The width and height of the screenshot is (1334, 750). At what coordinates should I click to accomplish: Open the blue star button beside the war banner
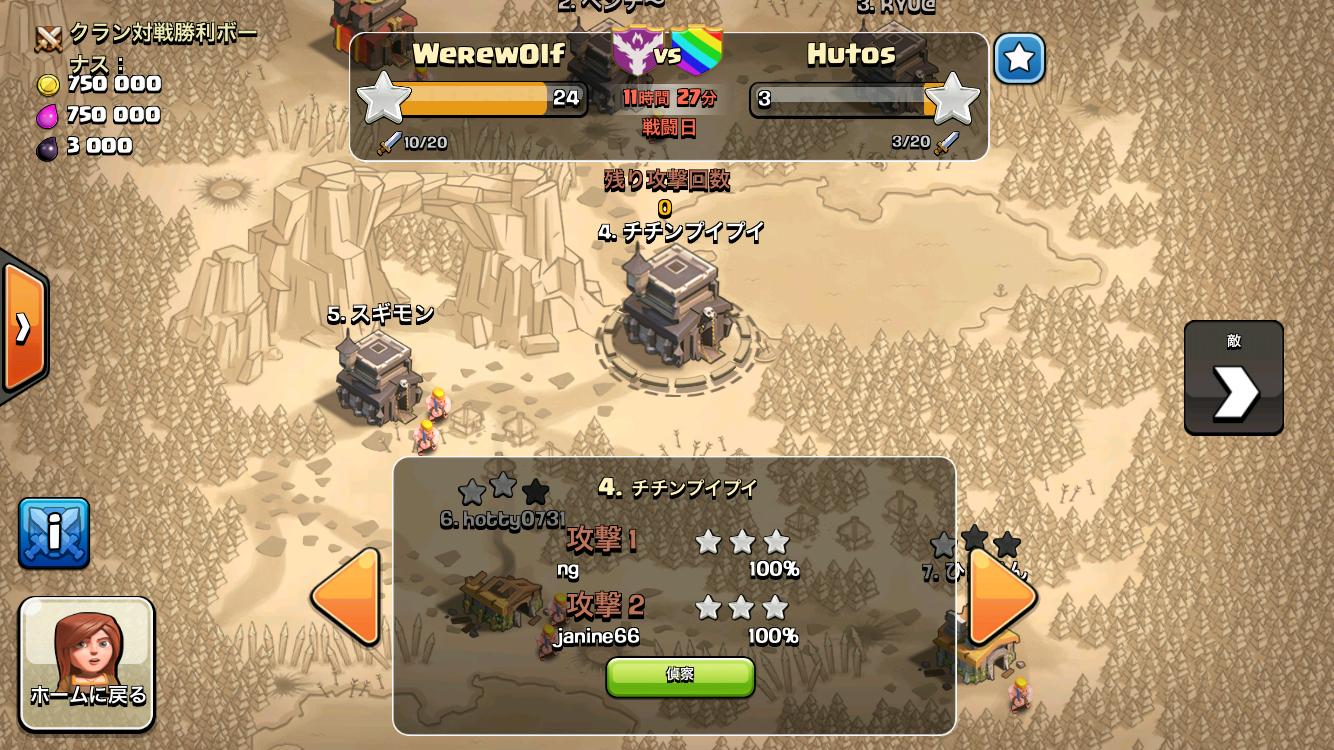click(1019, 59)
